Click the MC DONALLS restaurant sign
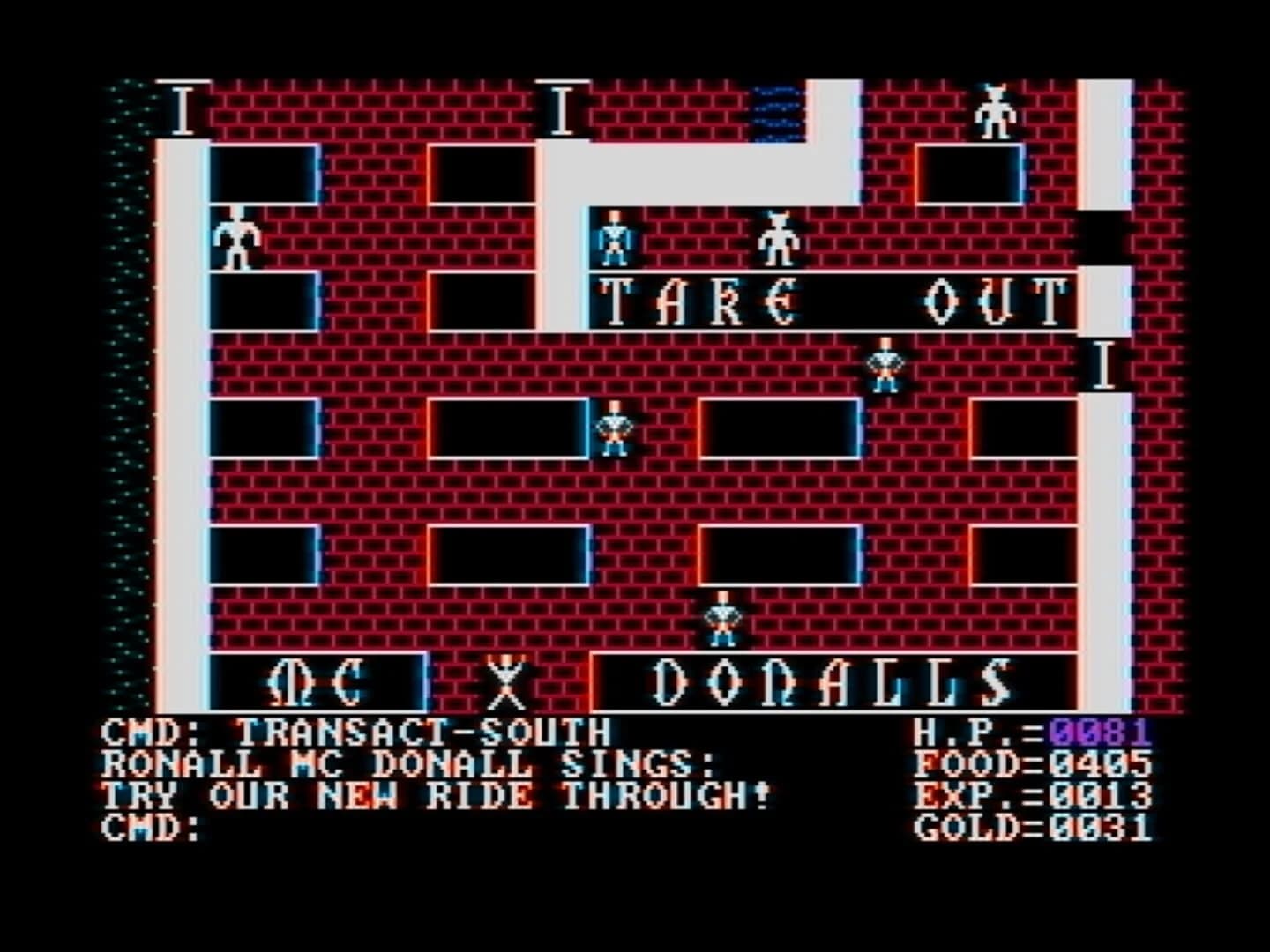Viewport: 1270px width, 952px height. pyautogui.click(x=829, y=683)
